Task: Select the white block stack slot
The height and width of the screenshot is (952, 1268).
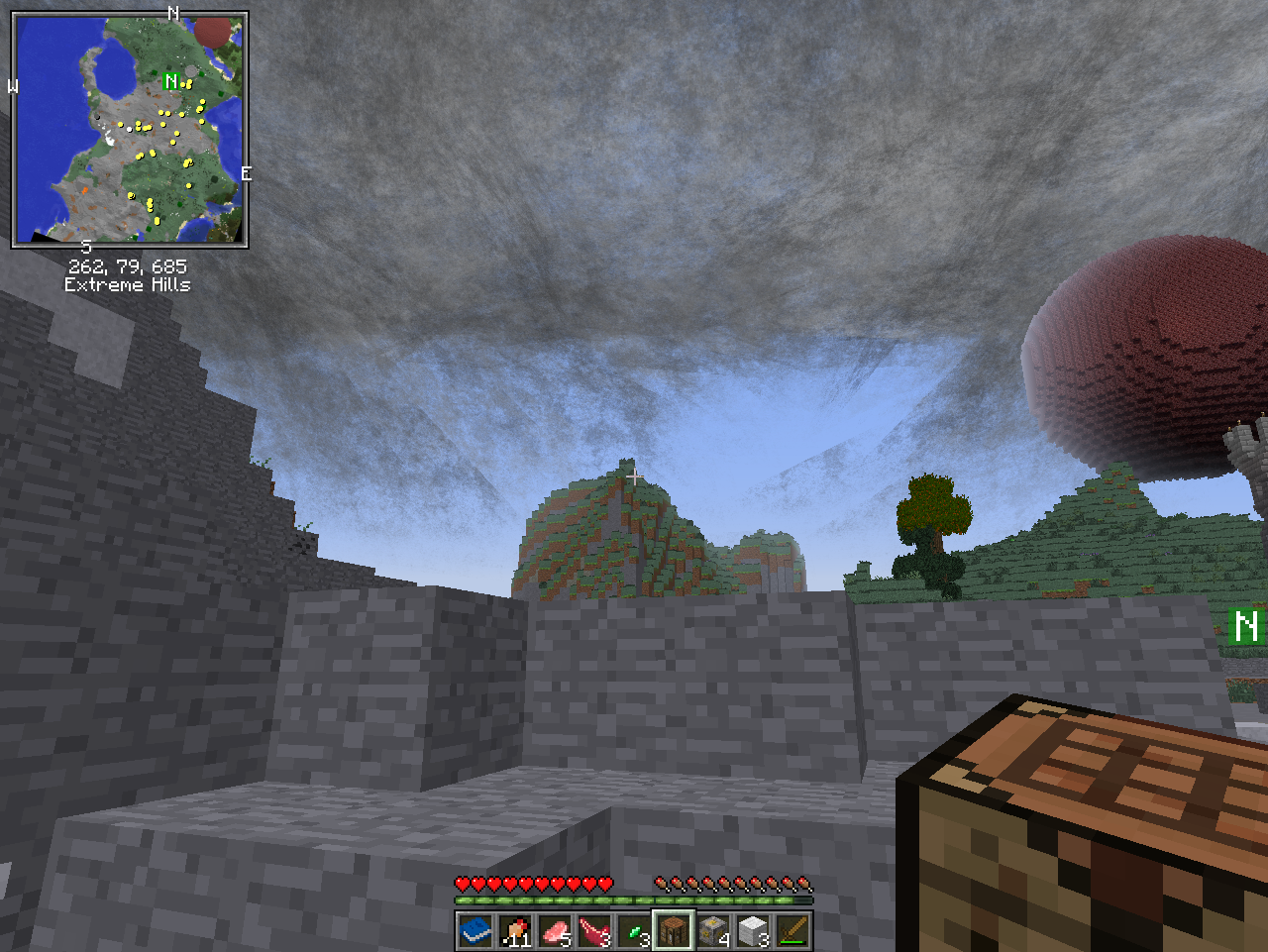Action: tap(753, 931)
